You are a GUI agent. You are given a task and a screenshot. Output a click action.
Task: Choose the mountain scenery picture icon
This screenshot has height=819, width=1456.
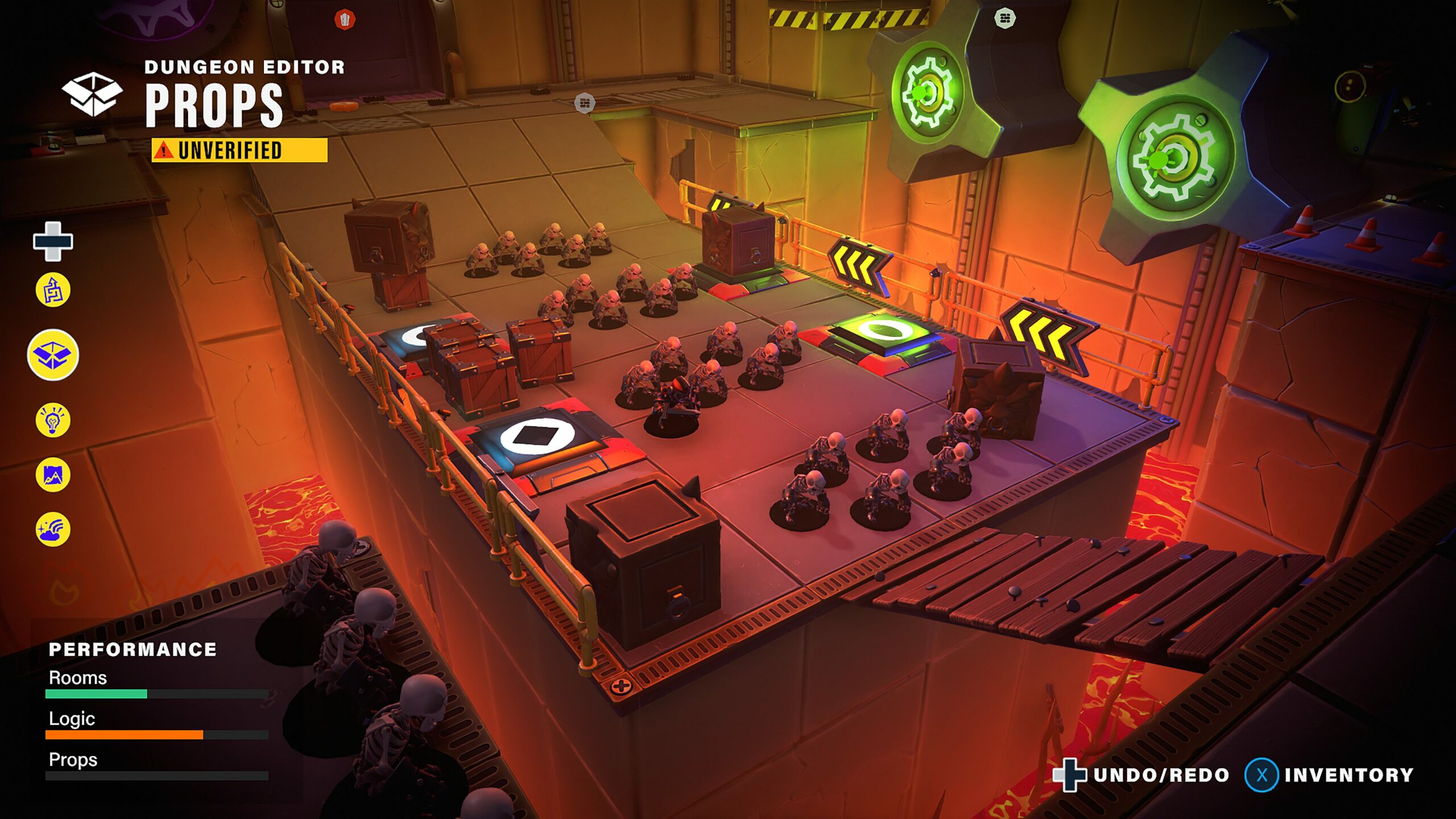point(53,475)
